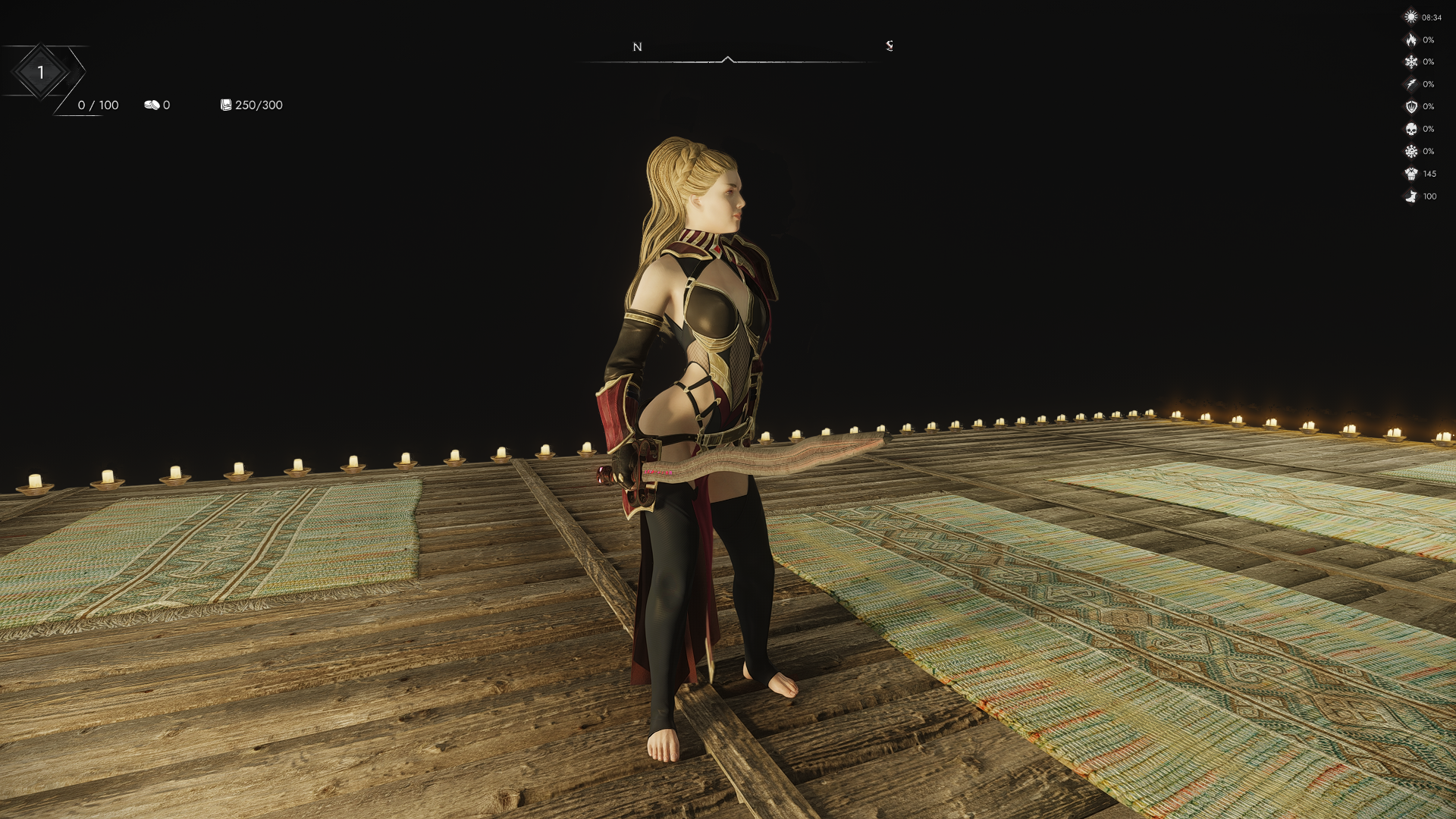1456x819 pixels.
Task: Click the blonde character model
Action: 705,341
